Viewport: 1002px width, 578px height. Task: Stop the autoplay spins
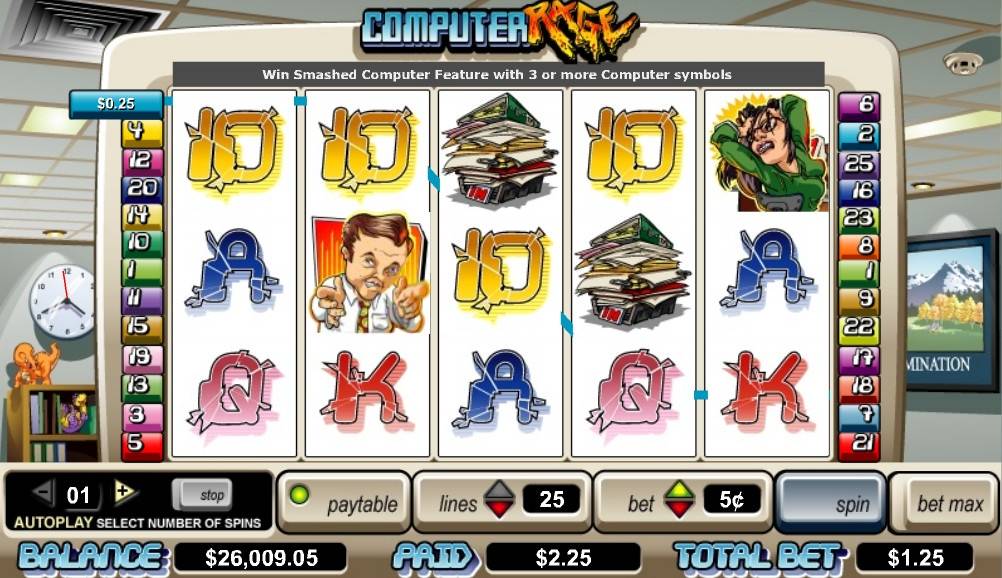(201, 494)
